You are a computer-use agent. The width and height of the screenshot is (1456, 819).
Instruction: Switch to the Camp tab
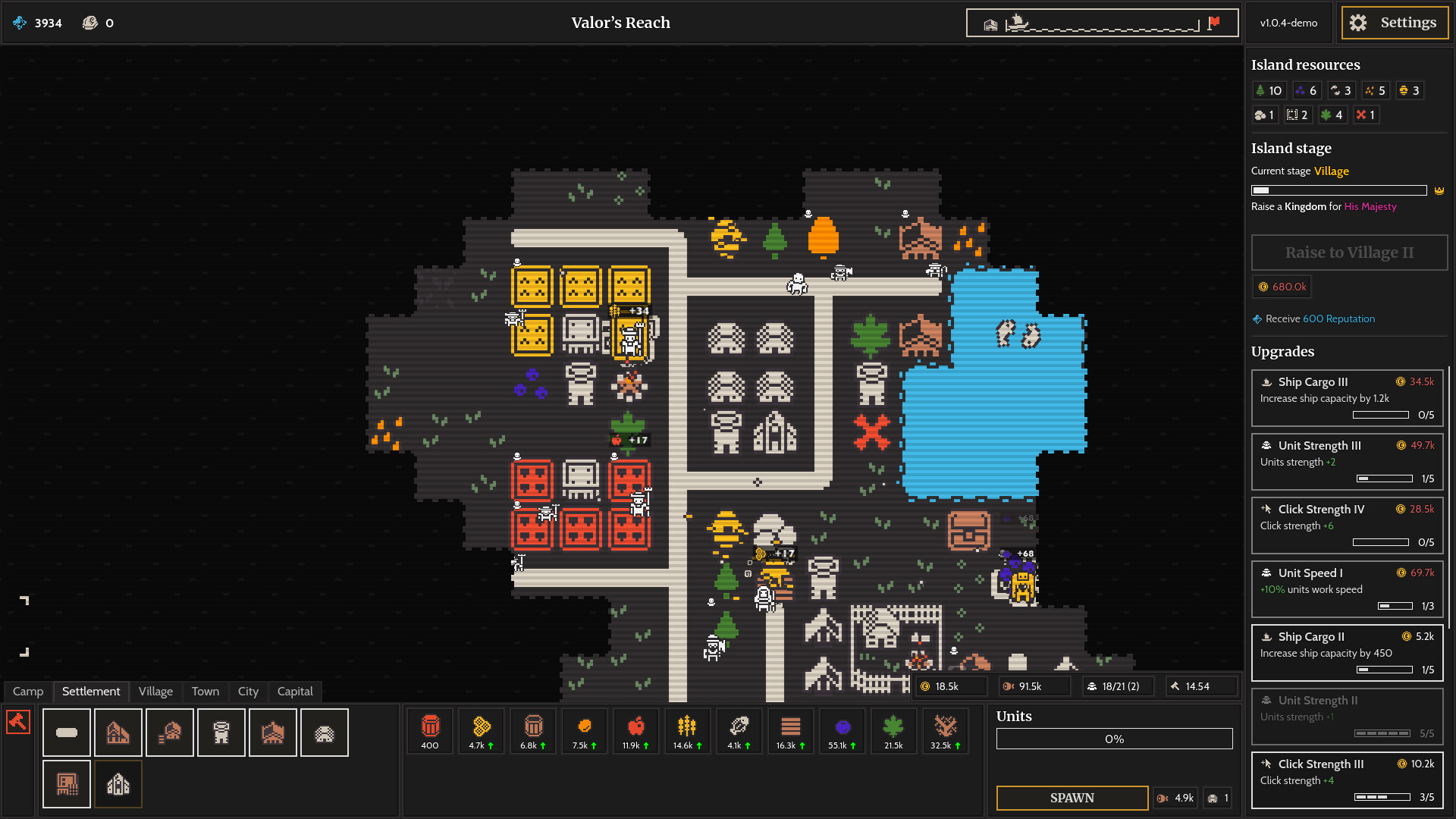click(x=27, y=691)
